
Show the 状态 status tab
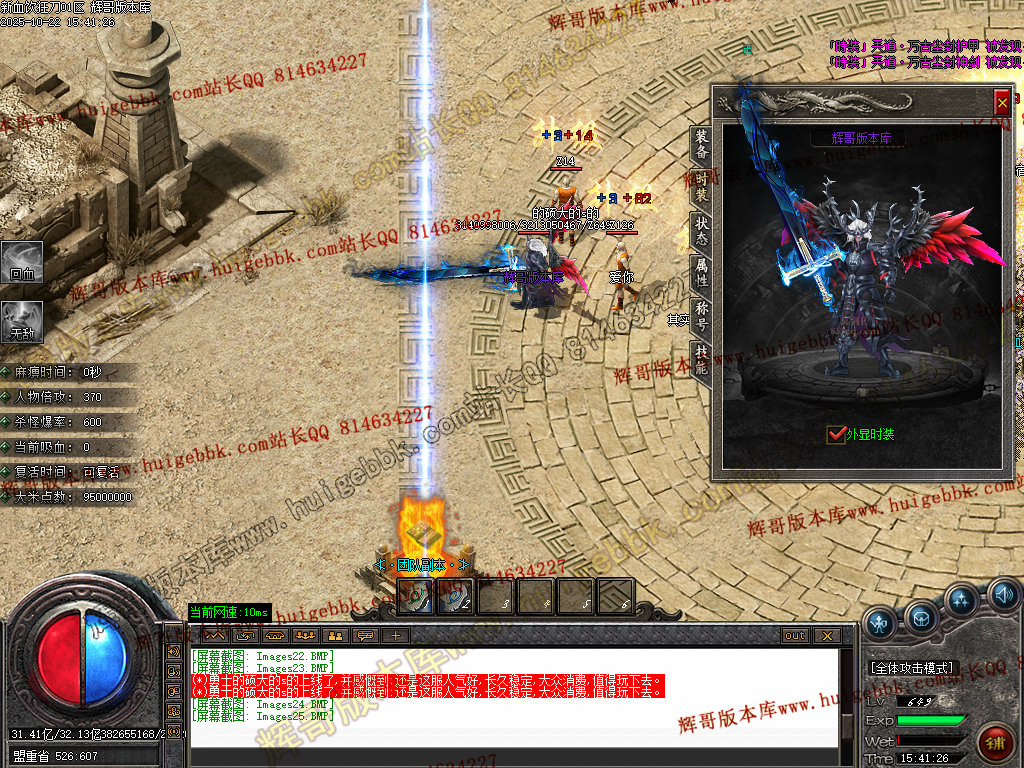pos(702,231)
